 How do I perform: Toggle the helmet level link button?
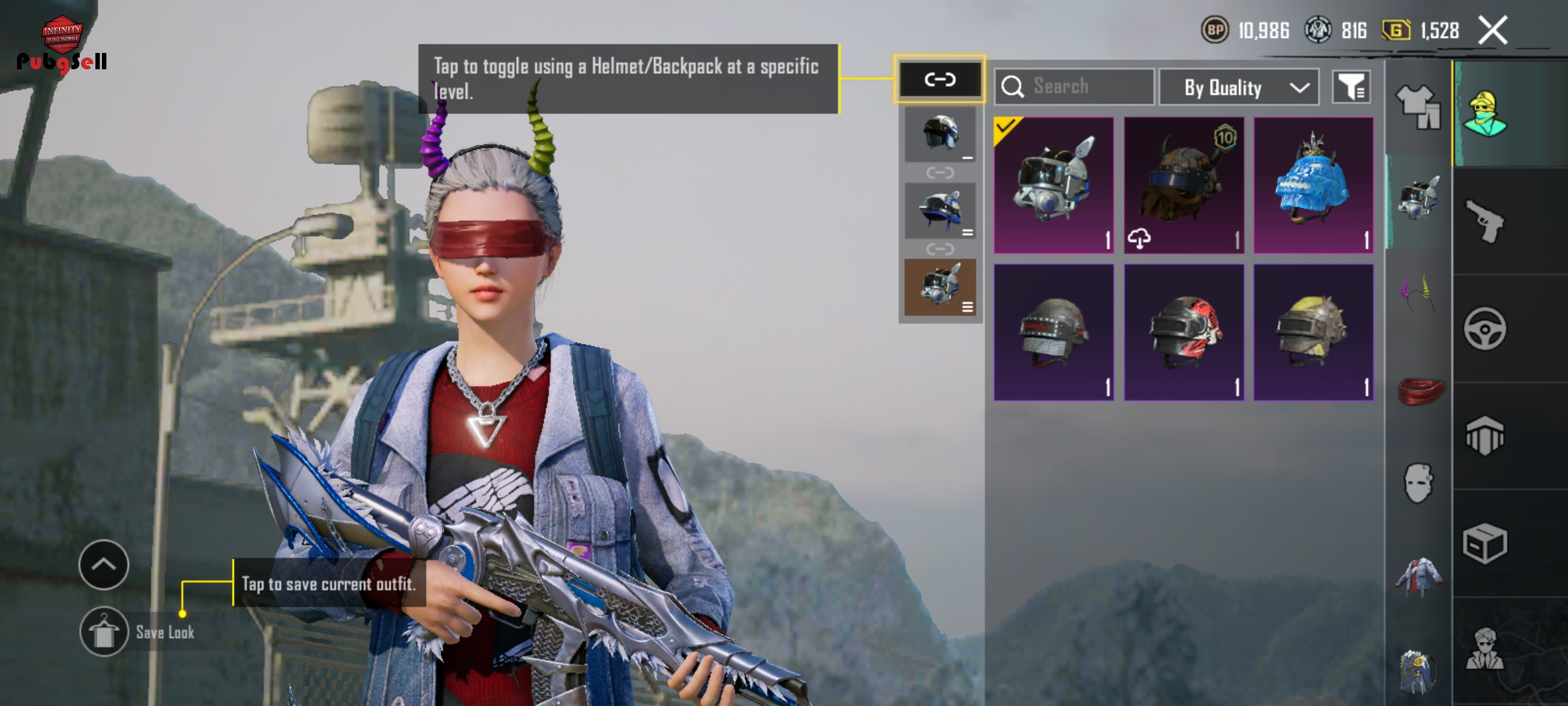pos(939,80)
